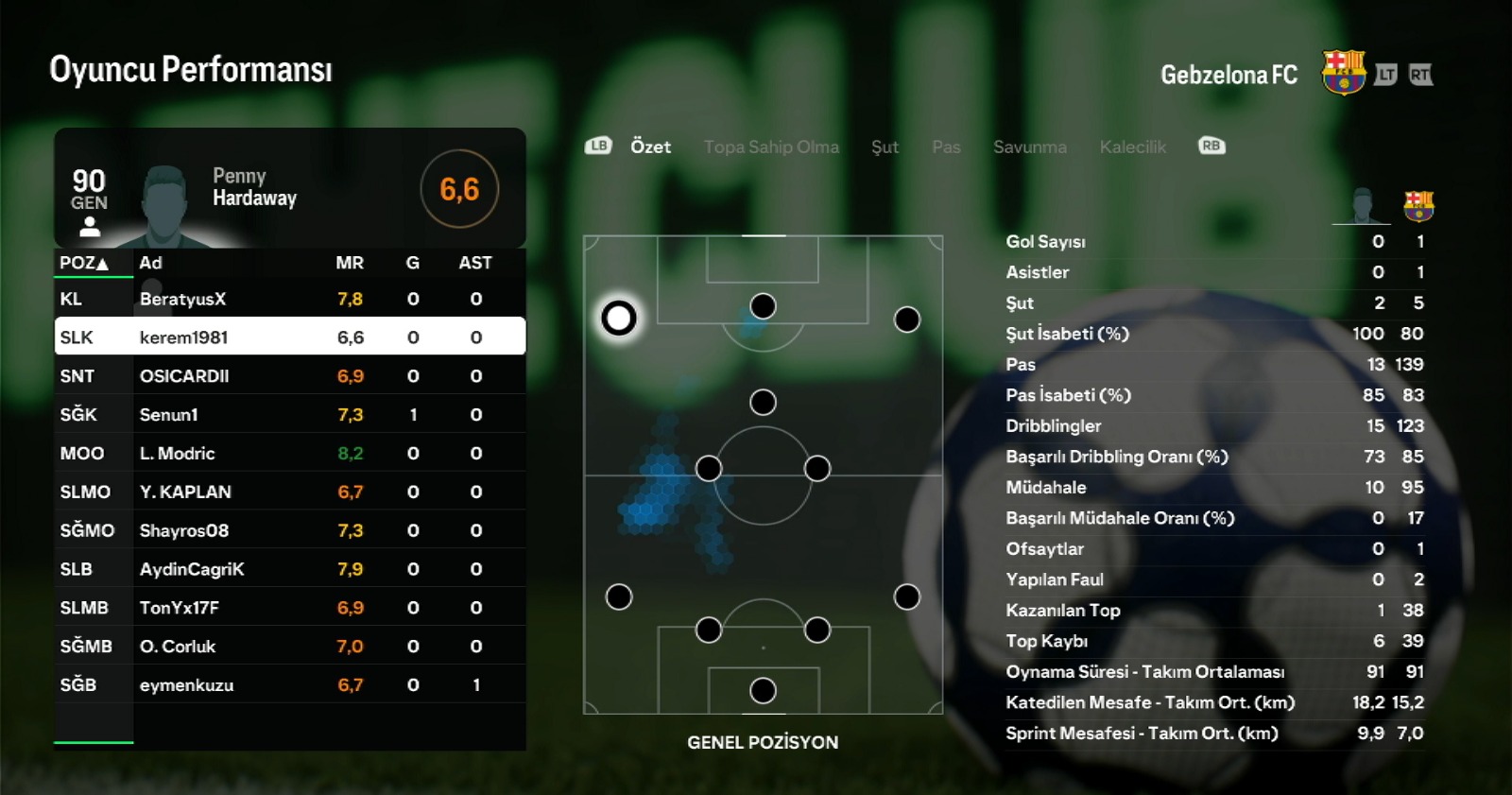Open AydinCagriK's performance row

289,569
